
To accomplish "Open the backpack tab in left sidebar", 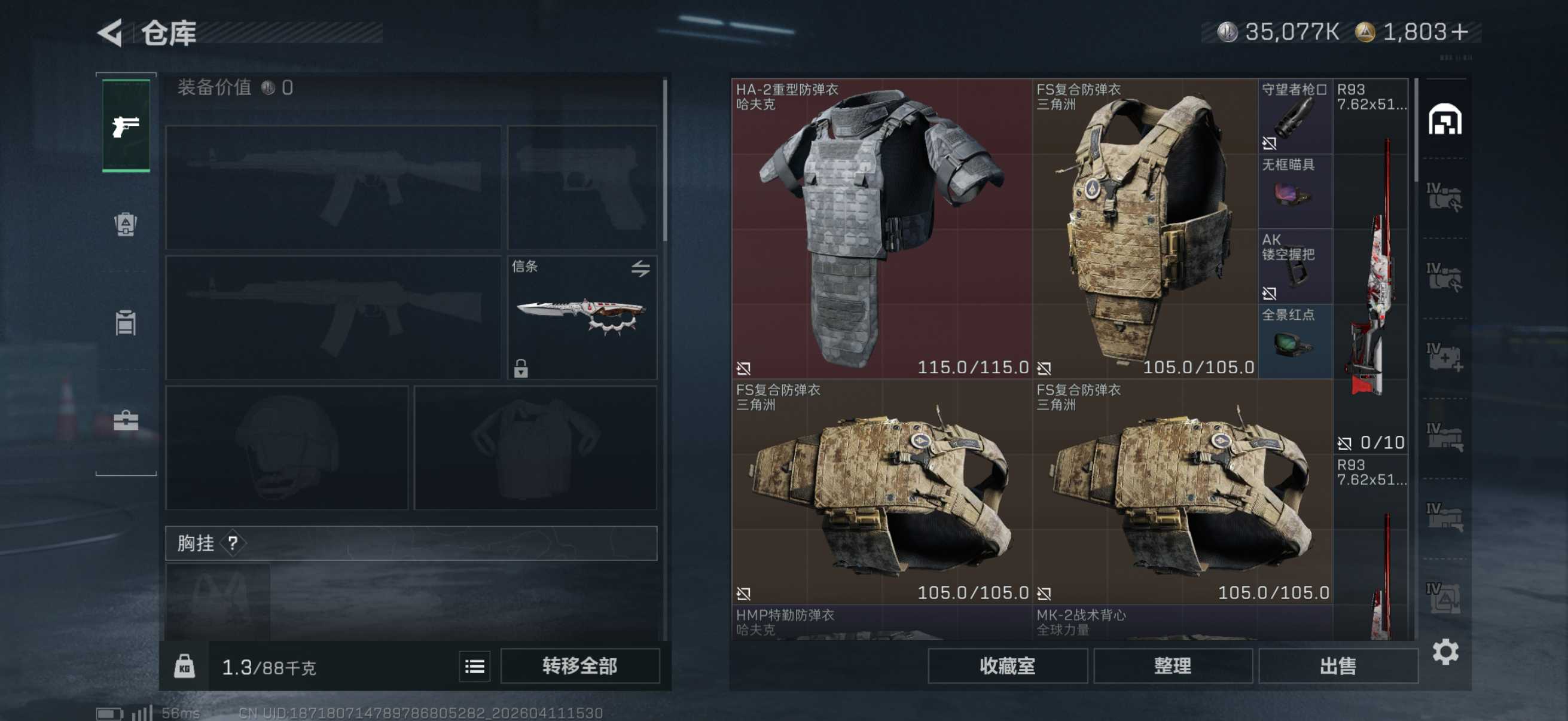I will (126, 225).
